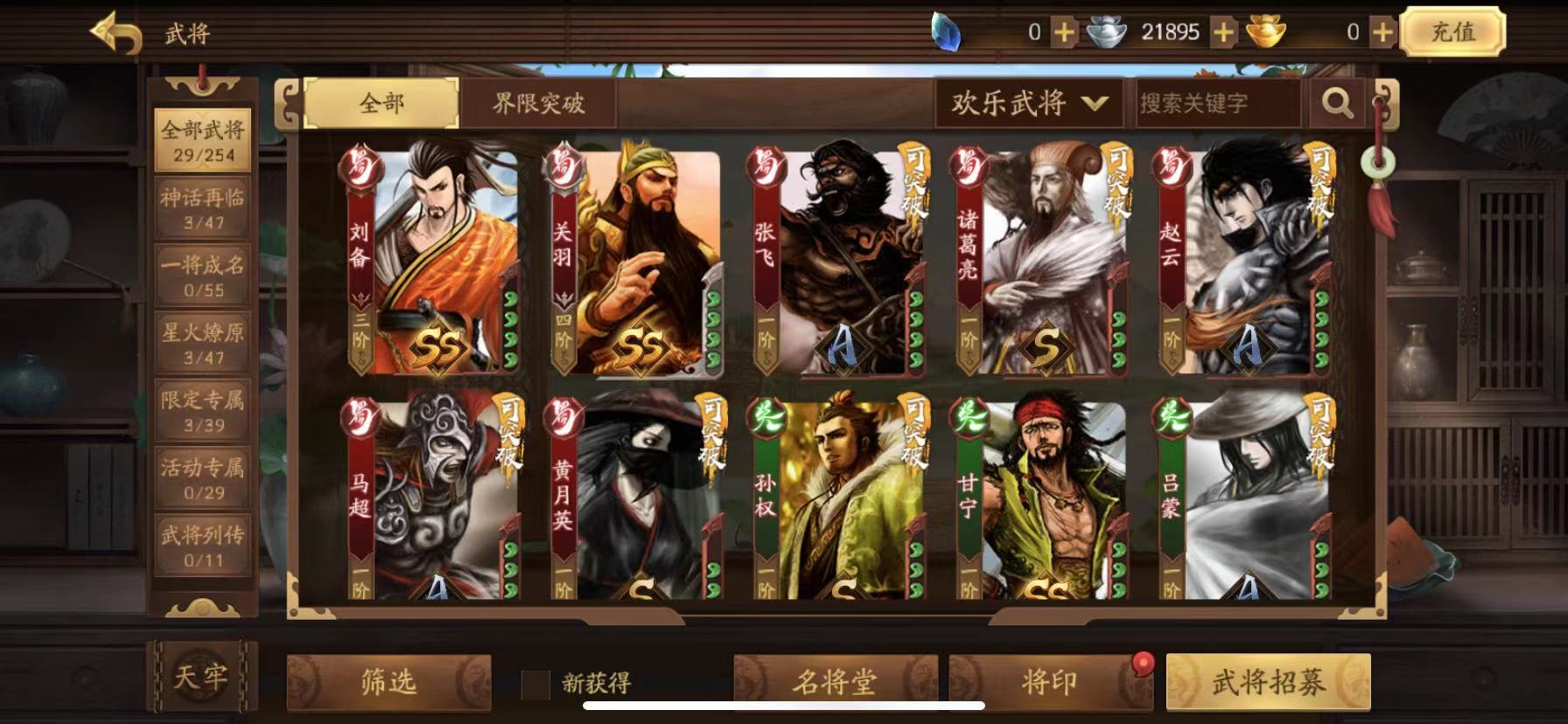1568x724 pixels.
Task: Select the 星火燎原 category in sidebar
Action: coord(203,344)
